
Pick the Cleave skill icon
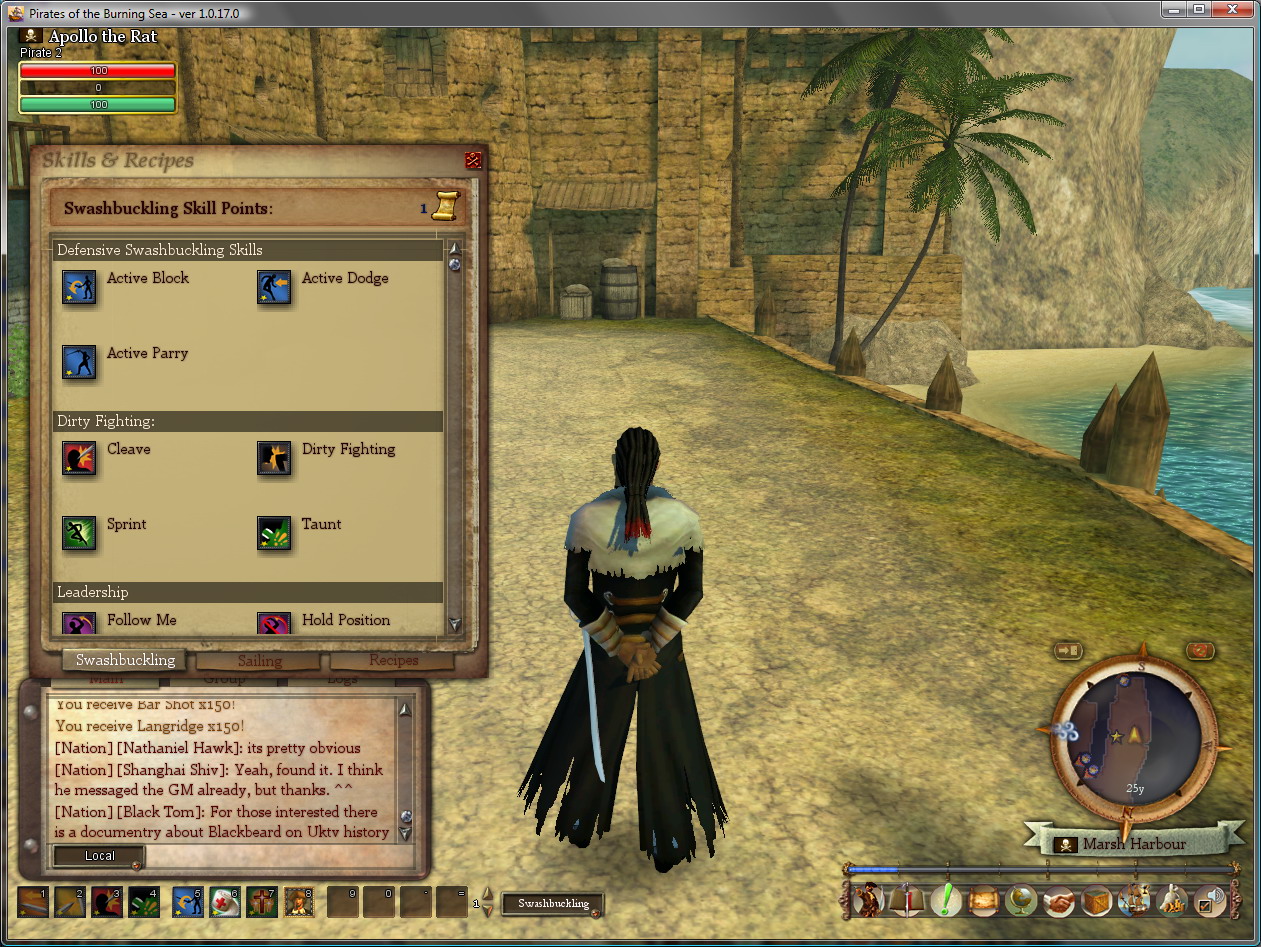point(79,458)
